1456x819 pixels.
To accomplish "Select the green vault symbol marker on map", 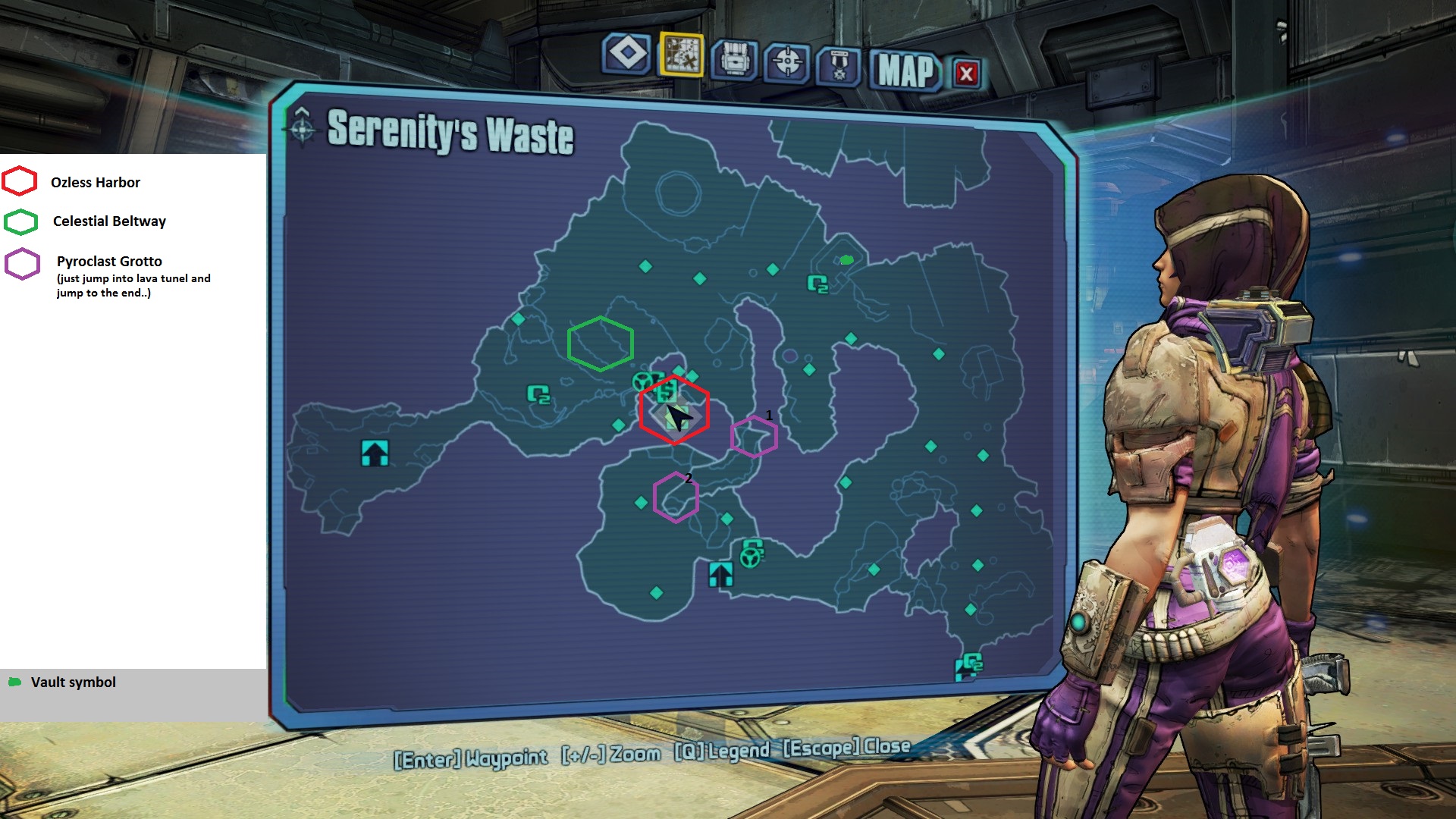I will pos(847,260).
